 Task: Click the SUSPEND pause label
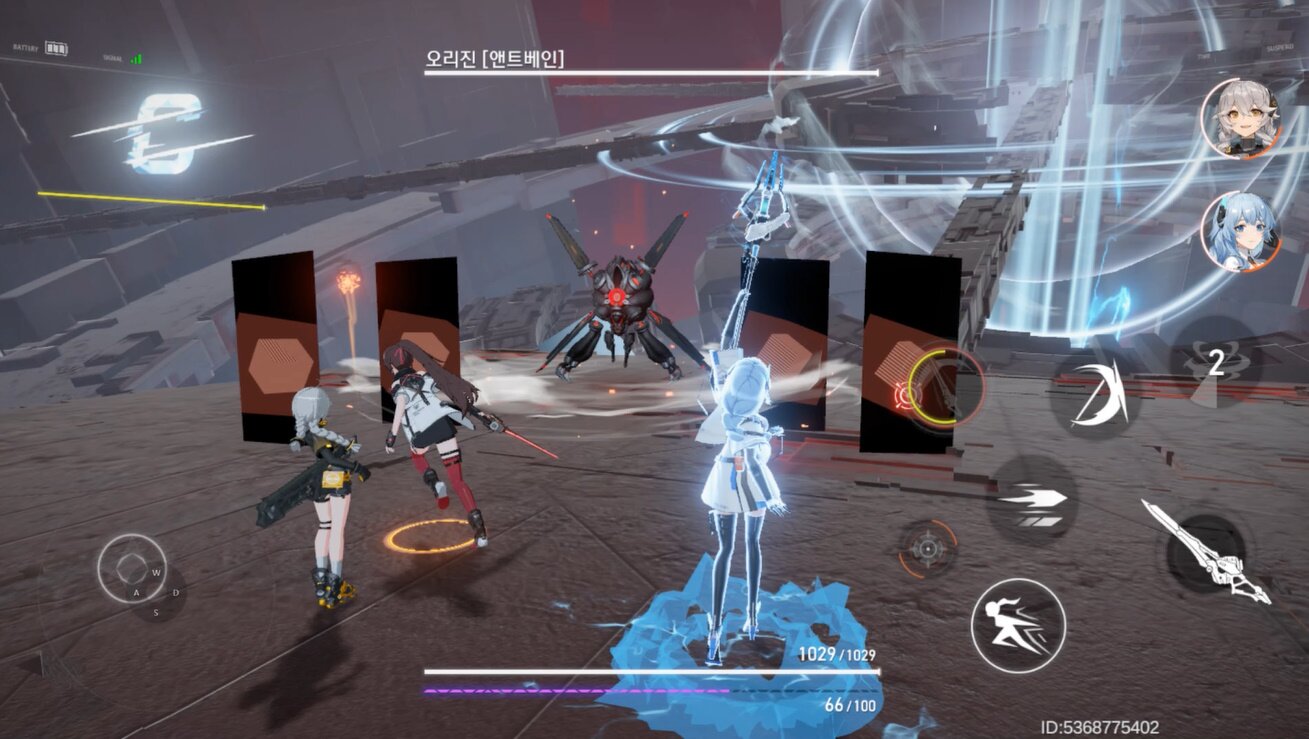[x=1280, y=47]
